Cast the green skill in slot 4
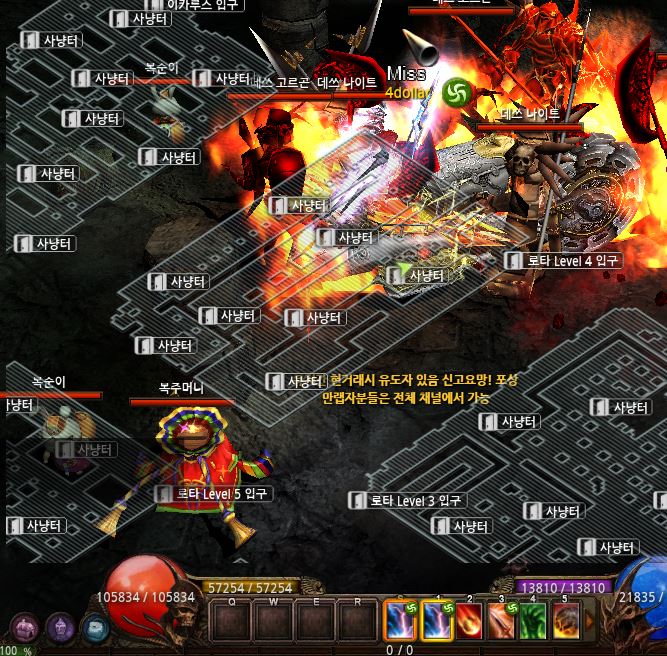This screenshot has width=667, height=656. pos(535,621)
